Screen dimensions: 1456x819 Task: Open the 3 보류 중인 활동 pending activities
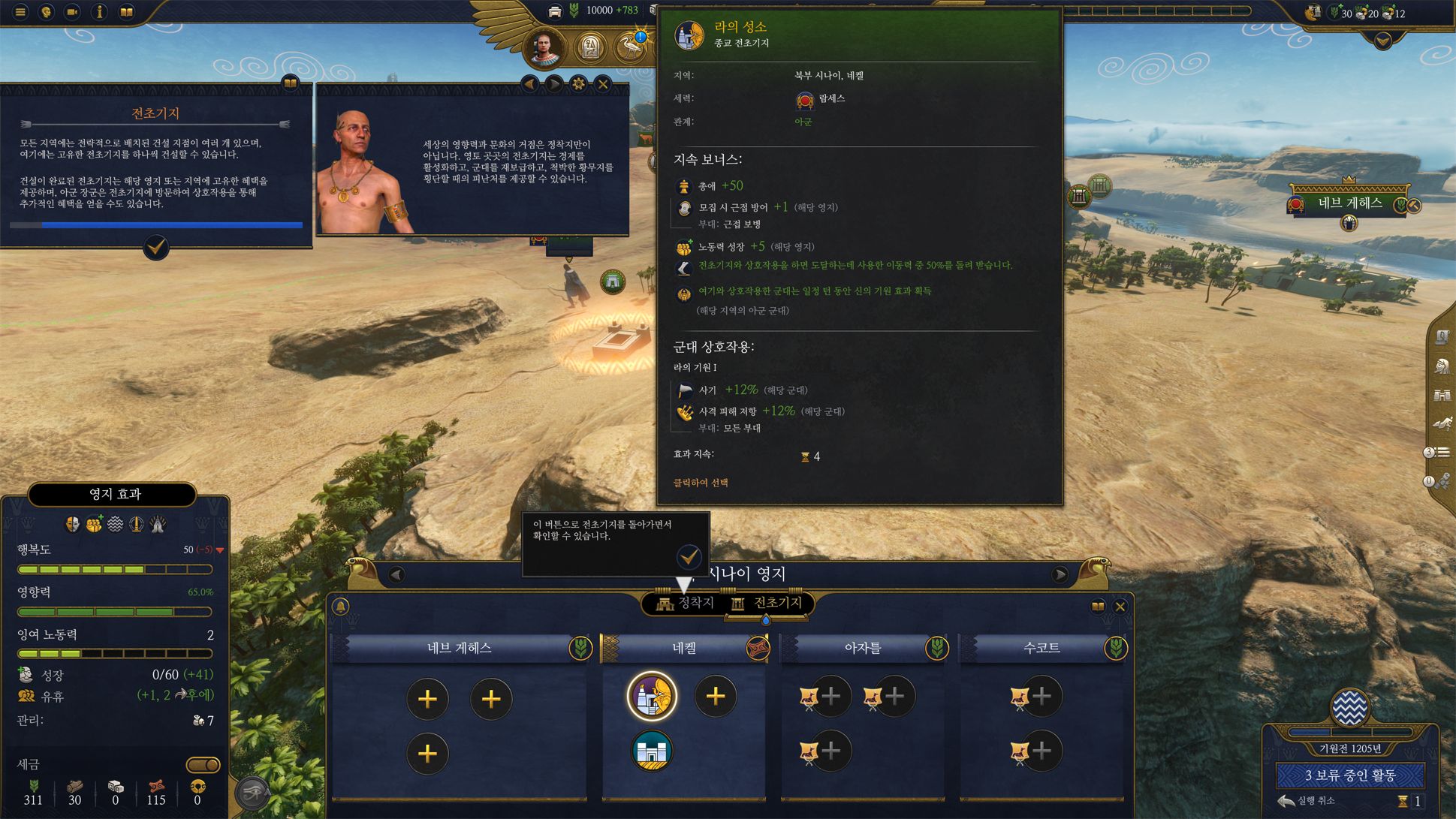coord(1349,775)
